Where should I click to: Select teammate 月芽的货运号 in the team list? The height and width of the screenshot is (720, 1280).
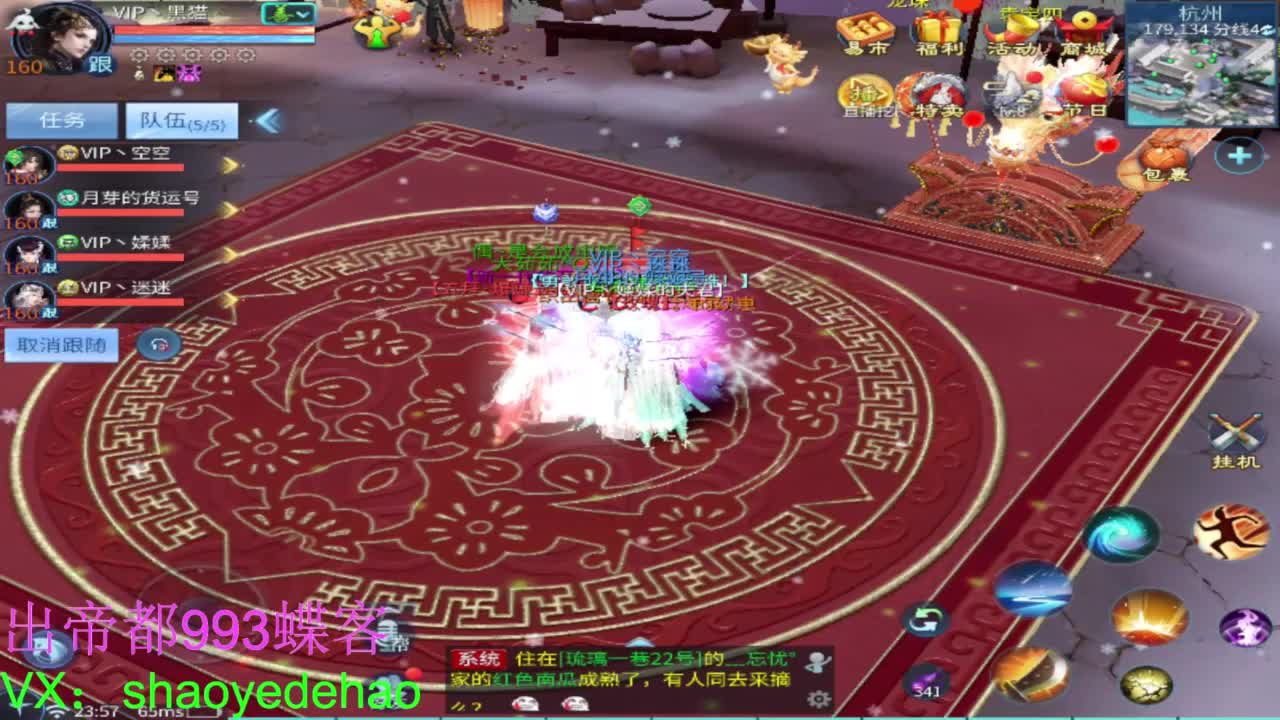[x=140, y=201]
